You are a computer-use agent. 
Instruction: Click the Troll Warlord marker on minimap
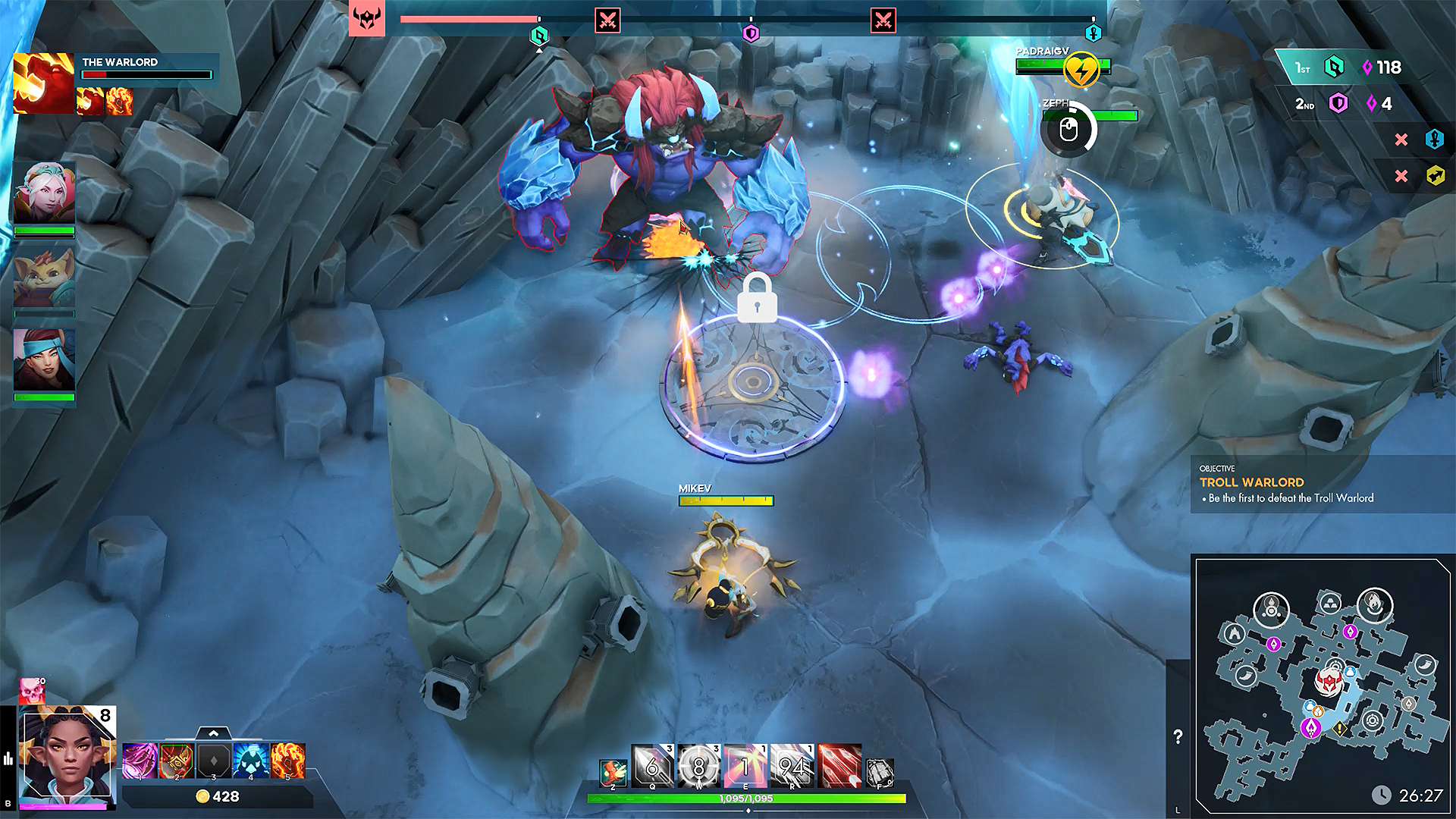pyautogui.click(x=1328, y=682)
